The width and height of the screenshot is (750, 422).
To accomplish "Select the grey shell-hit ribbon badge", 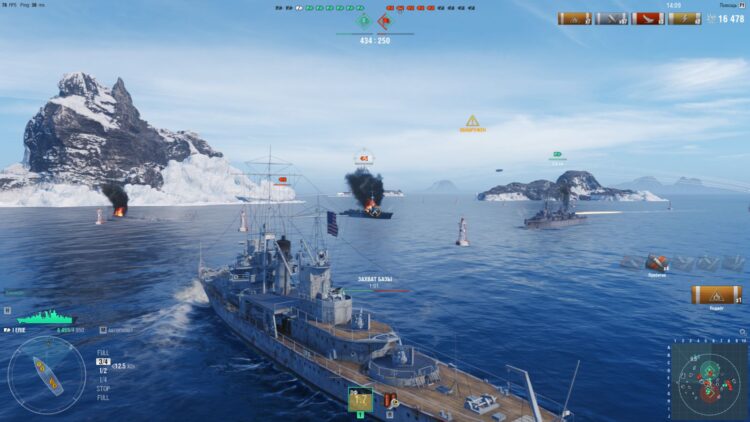I will pyautogui.click(x=611, y=18).
